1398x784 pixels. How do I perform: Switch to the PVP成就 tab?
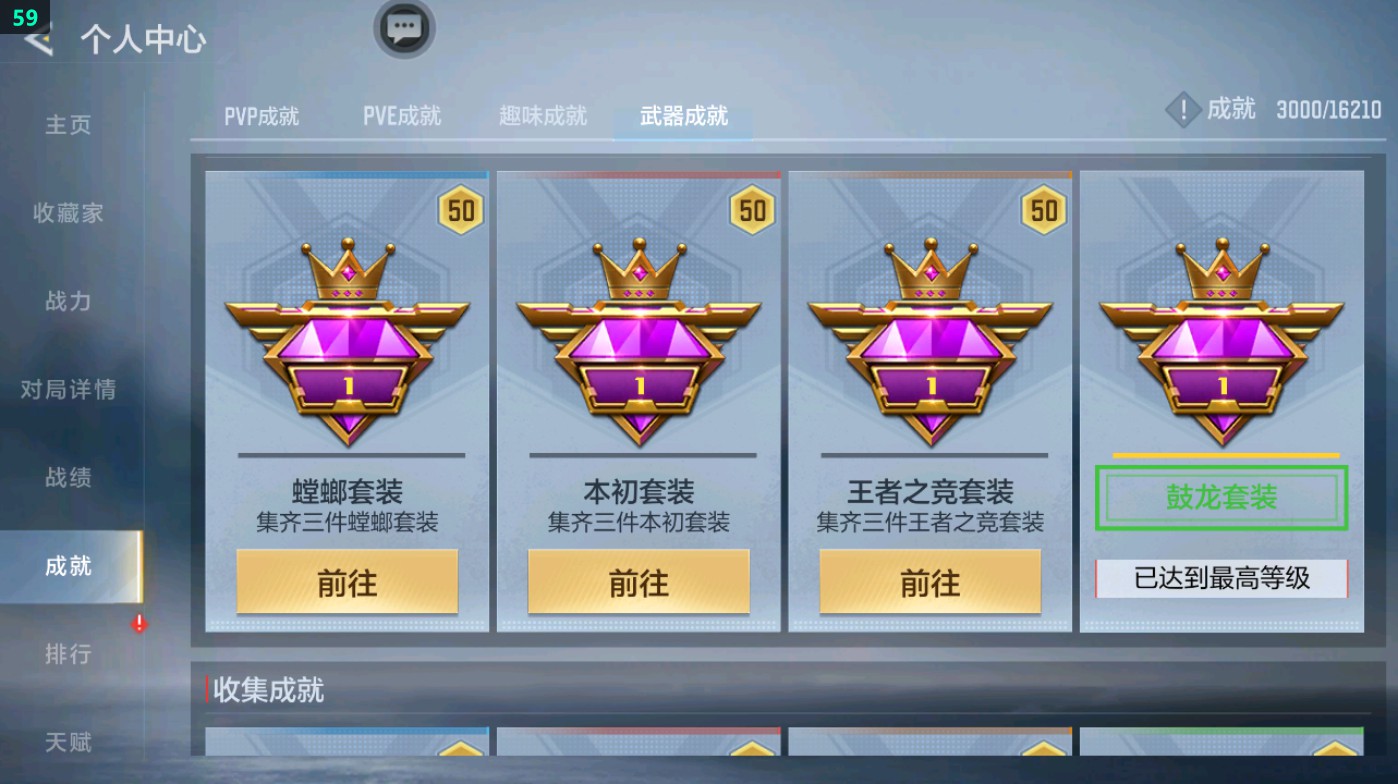pyautogui.click(x=262, y=116)
